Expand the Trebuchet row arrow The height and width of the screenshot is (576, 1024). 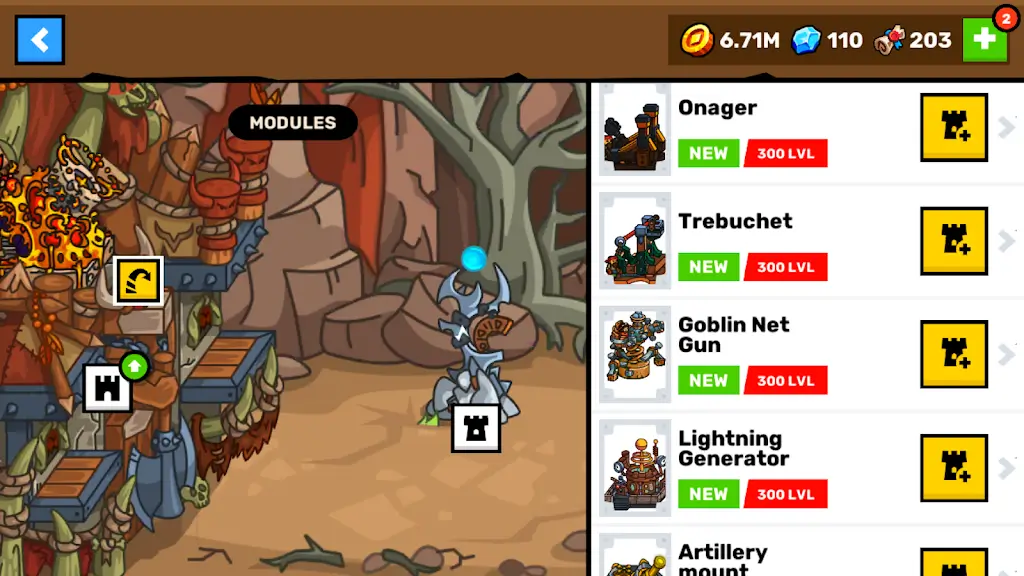tap(1006, 241)
